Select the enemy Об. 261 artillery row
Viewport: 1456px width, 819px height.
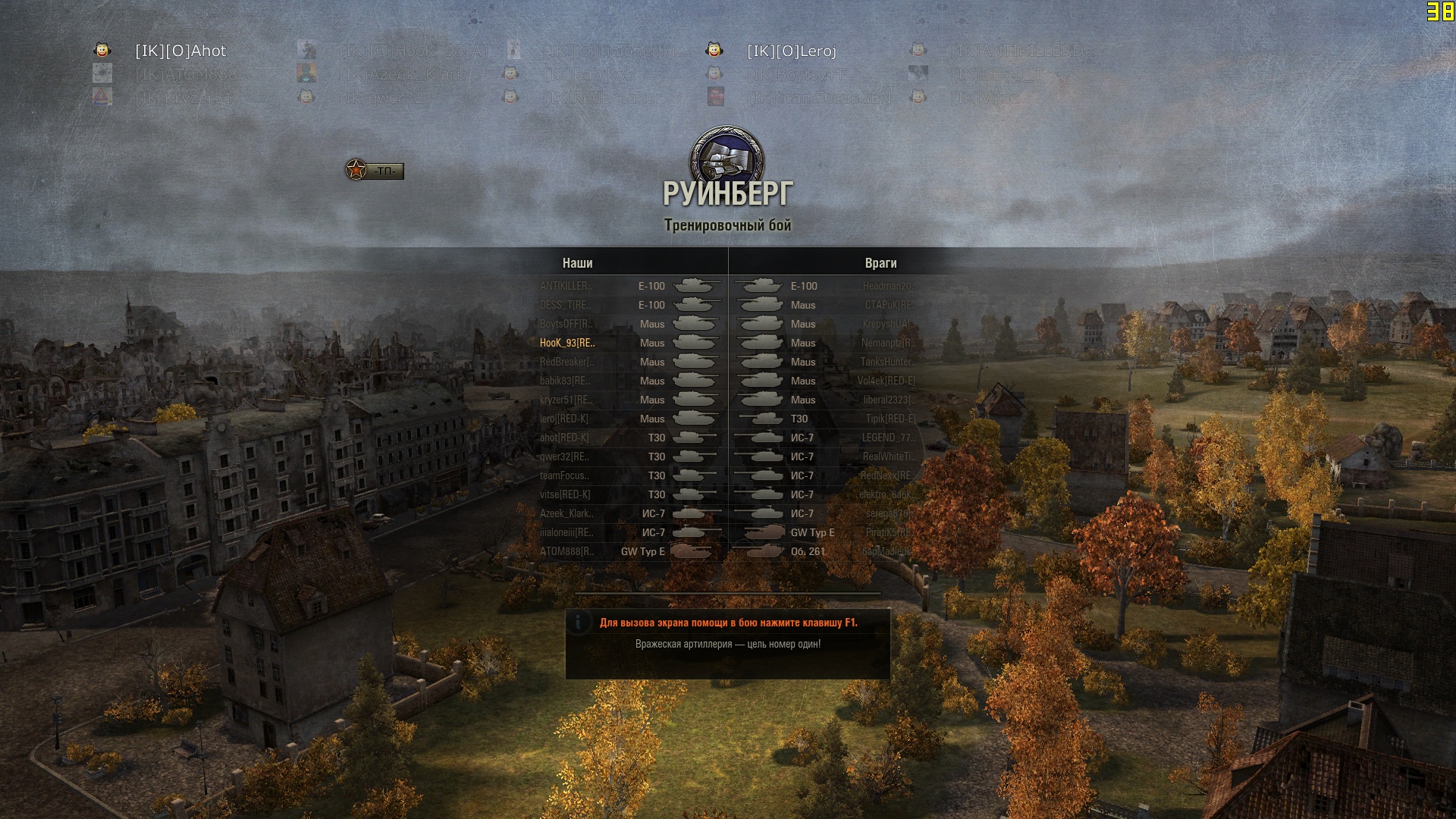tap(827, 552)
